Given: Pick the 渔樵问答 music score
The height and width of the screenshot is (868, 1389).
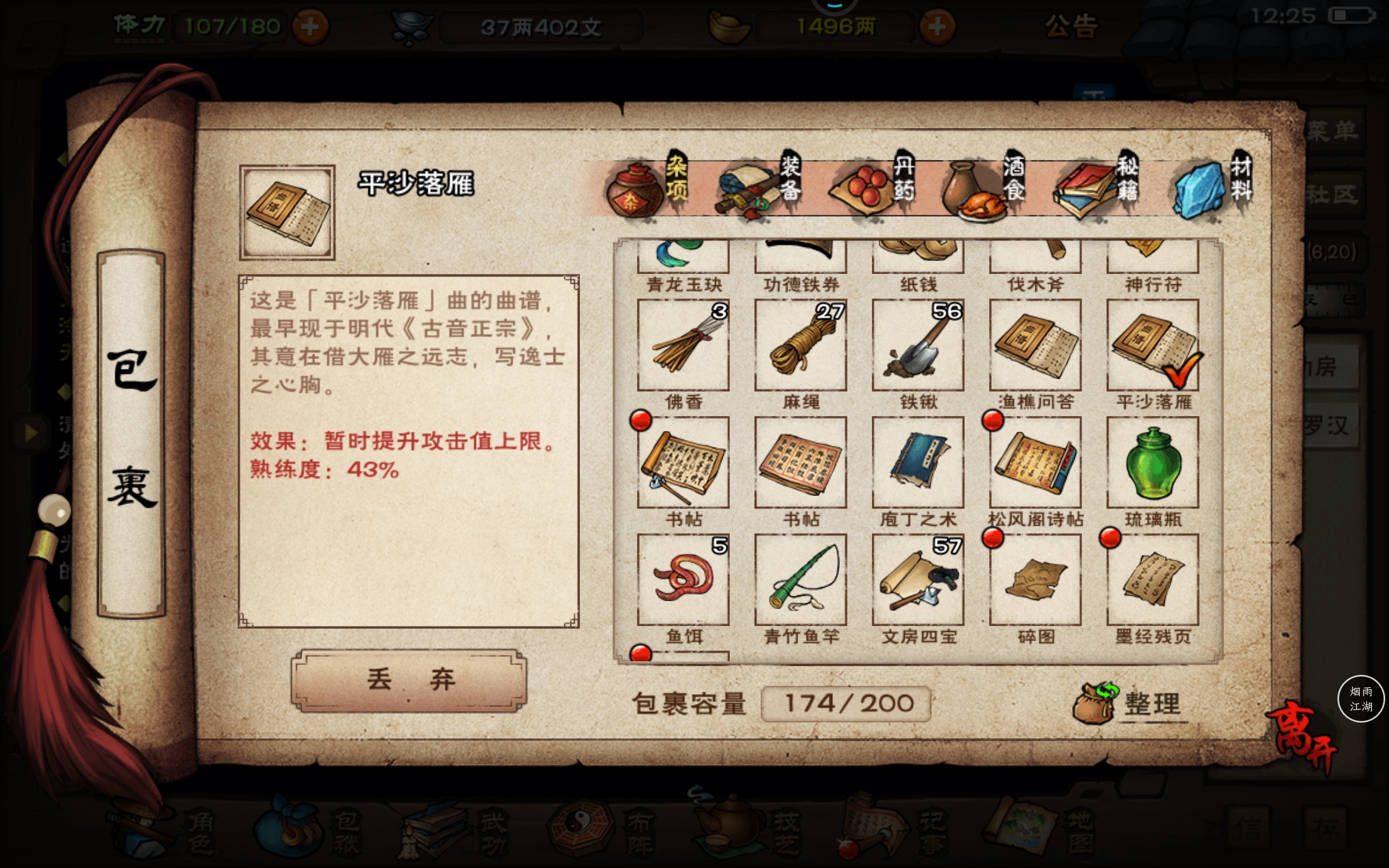Looking at the screenshot, I should tap(1035, 346).
